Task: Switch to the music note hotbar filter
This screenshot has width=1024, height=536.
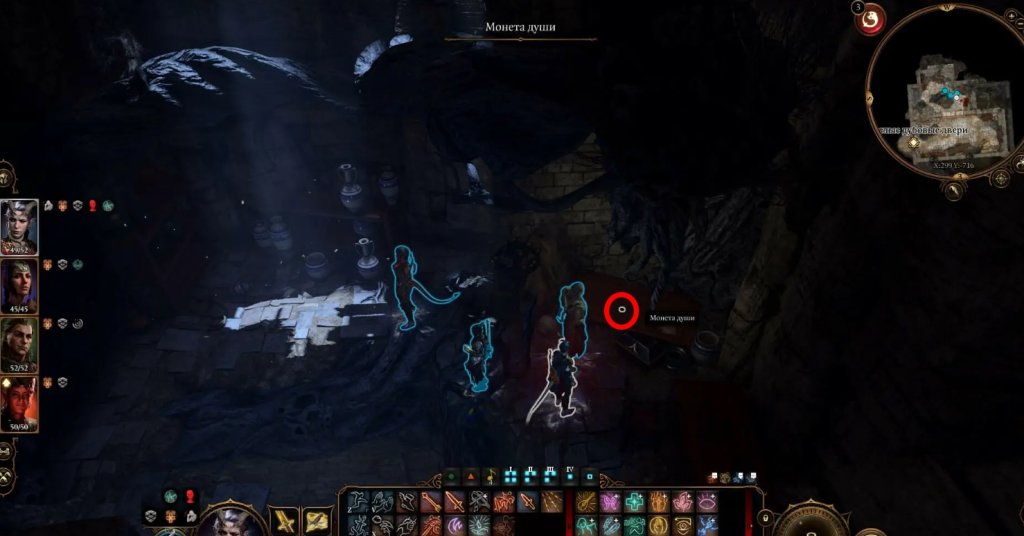Action: click(x=491, y=477)
